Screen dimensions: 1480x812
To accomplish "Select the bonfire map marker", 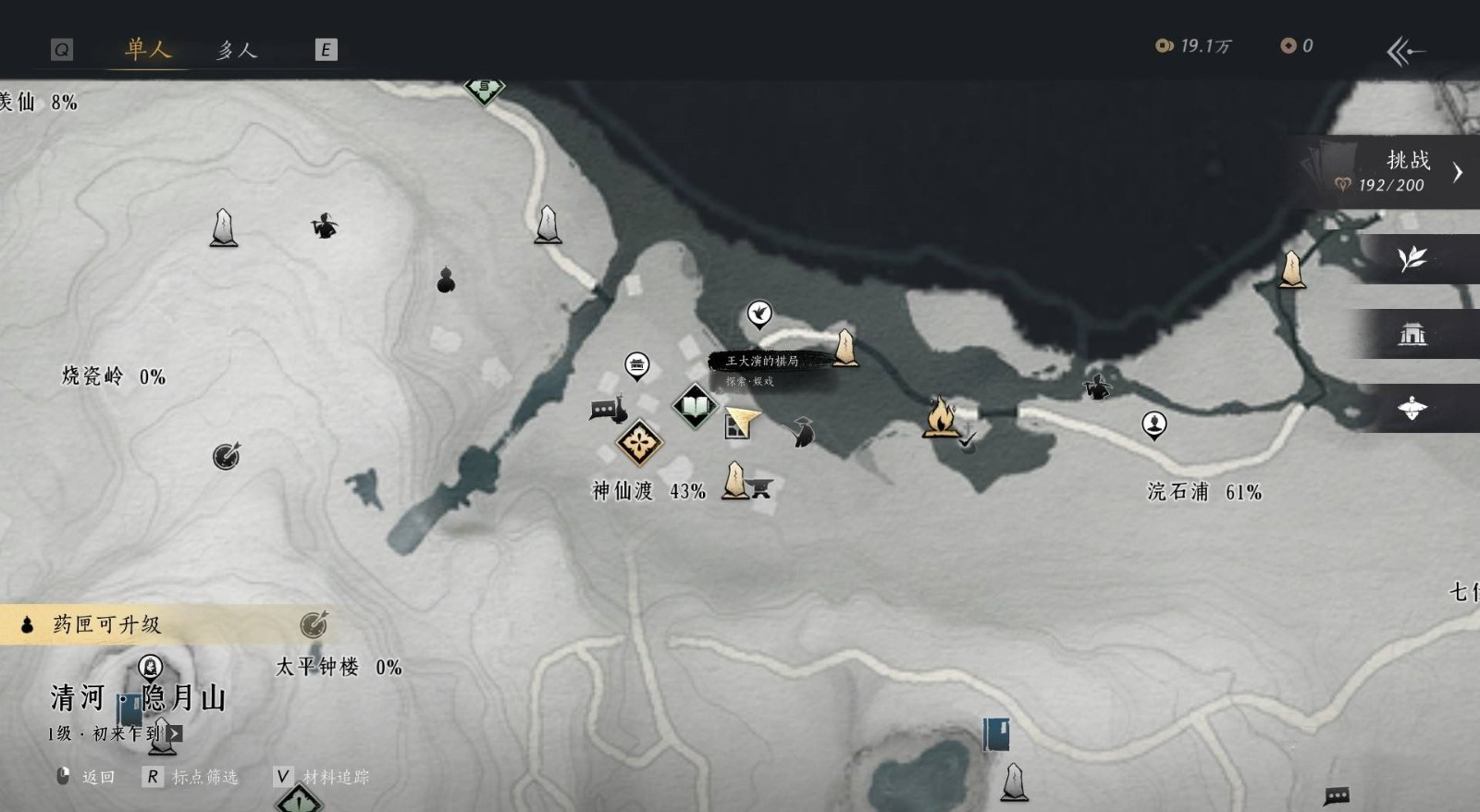I will tap(940, 416).
